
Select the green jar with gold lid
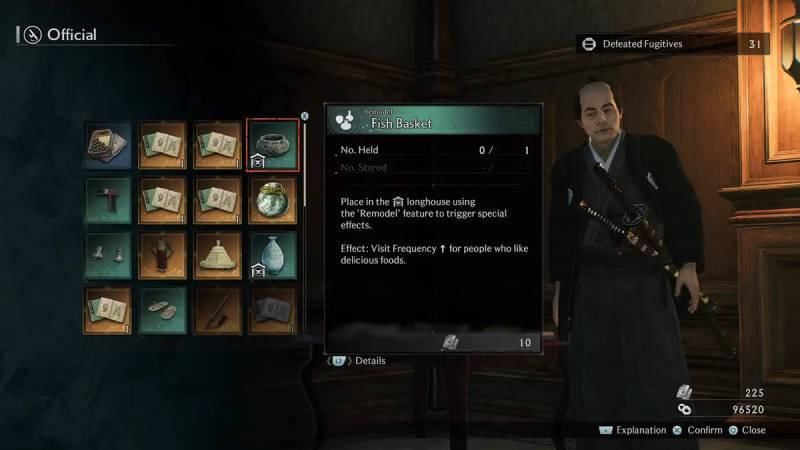(x=272, y=200)
